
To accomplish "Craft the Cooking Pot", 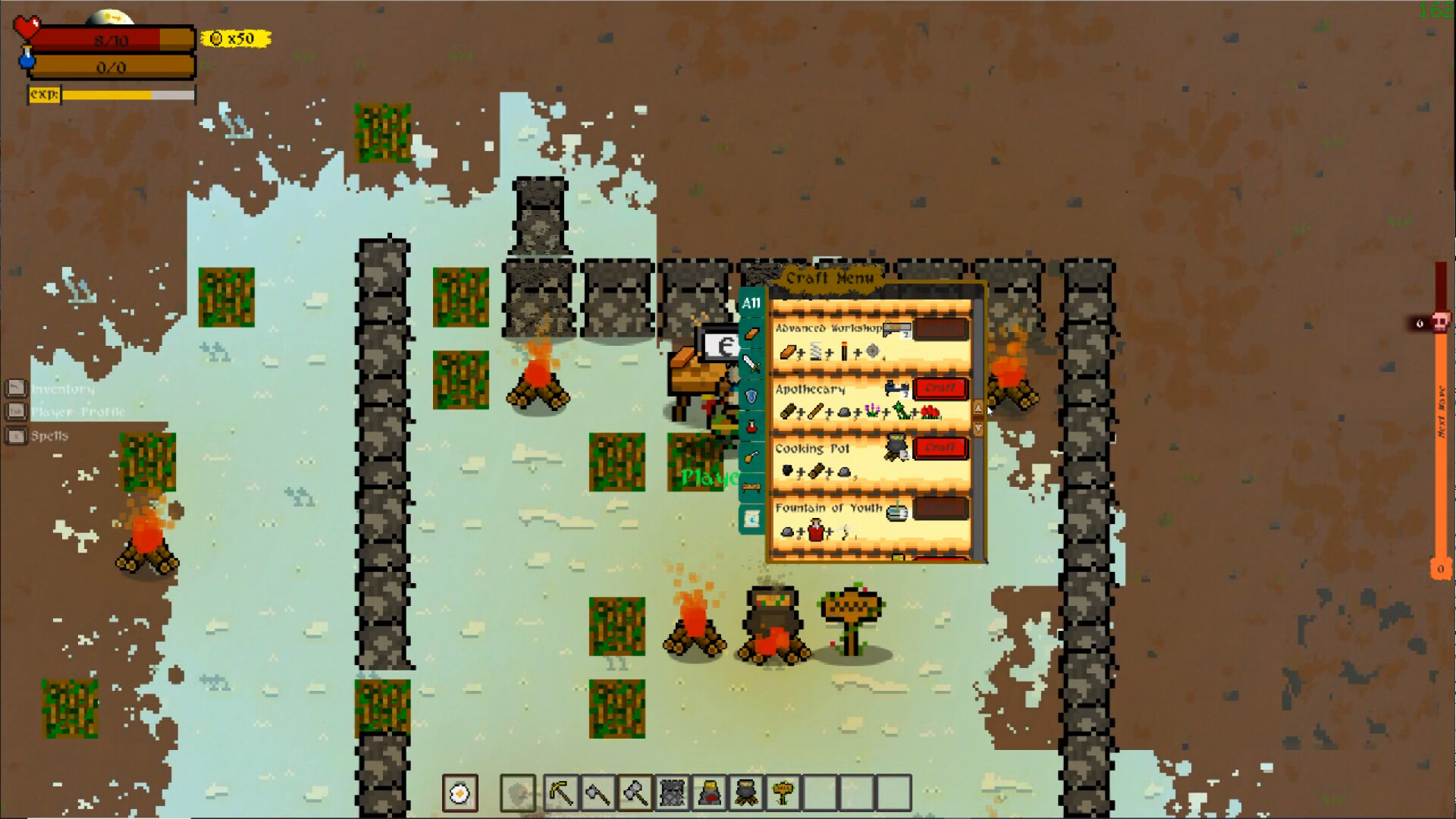I will (940, 448).
